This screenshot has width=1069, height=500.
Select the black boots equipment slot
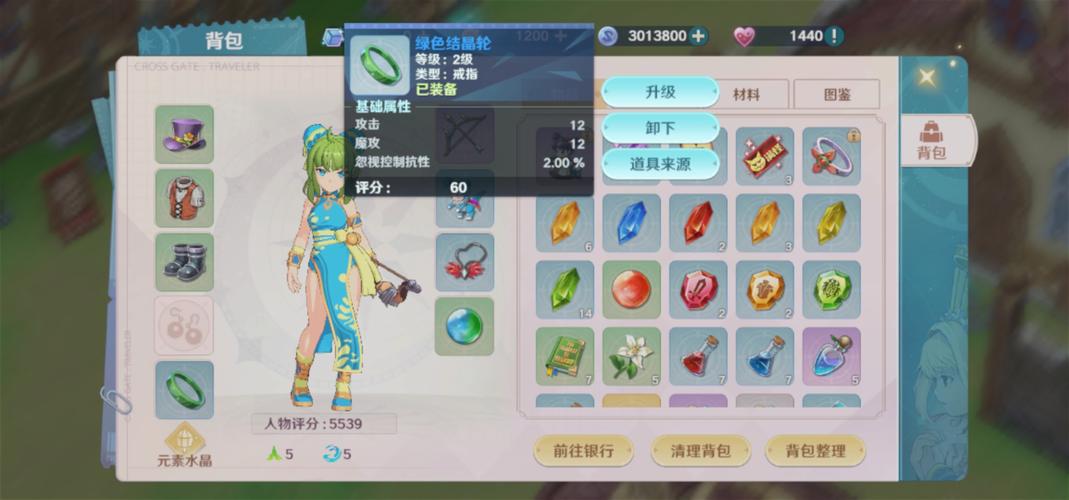coord(184,262)
